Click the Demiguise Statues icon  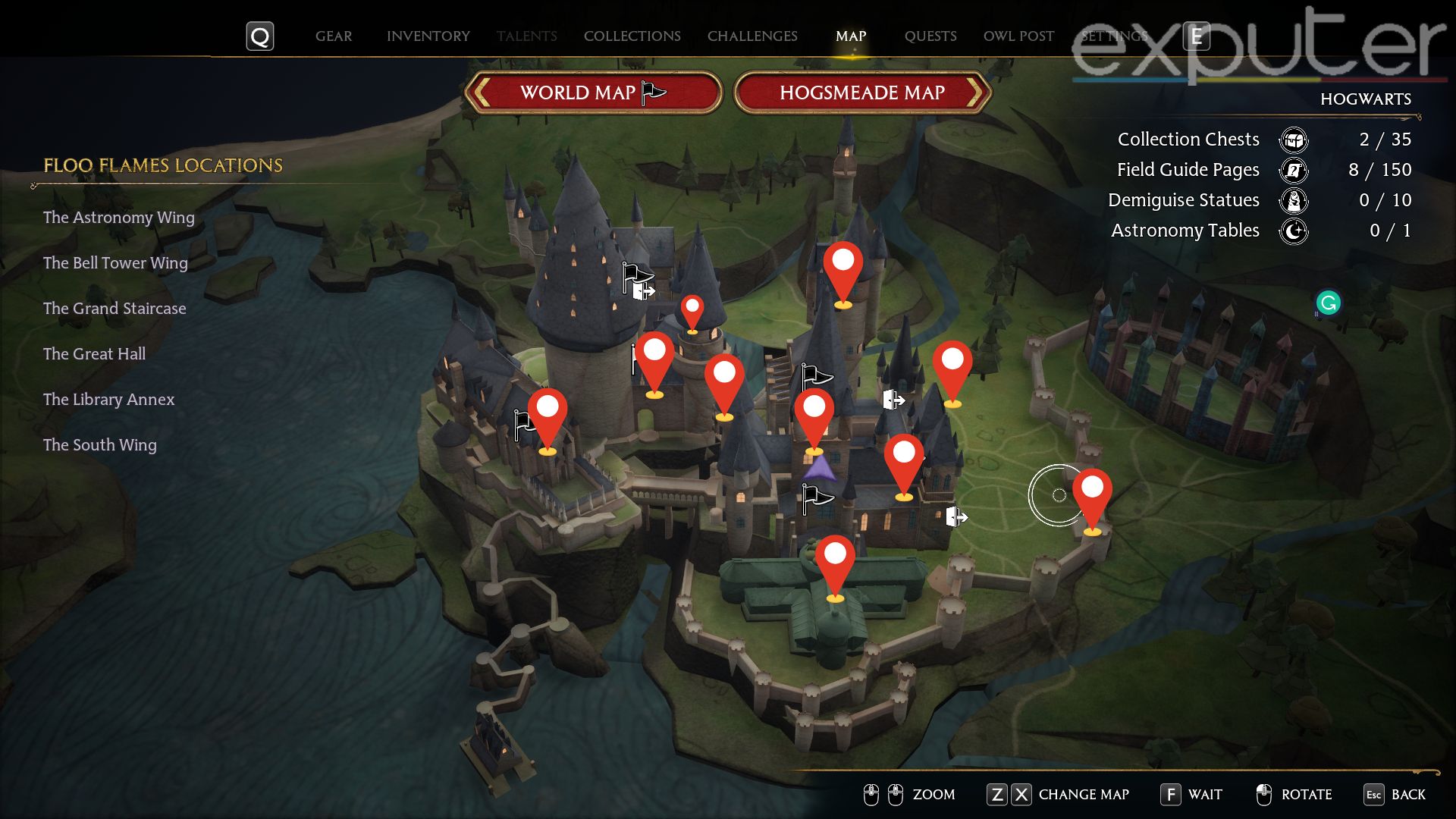tap(1294, 201)
